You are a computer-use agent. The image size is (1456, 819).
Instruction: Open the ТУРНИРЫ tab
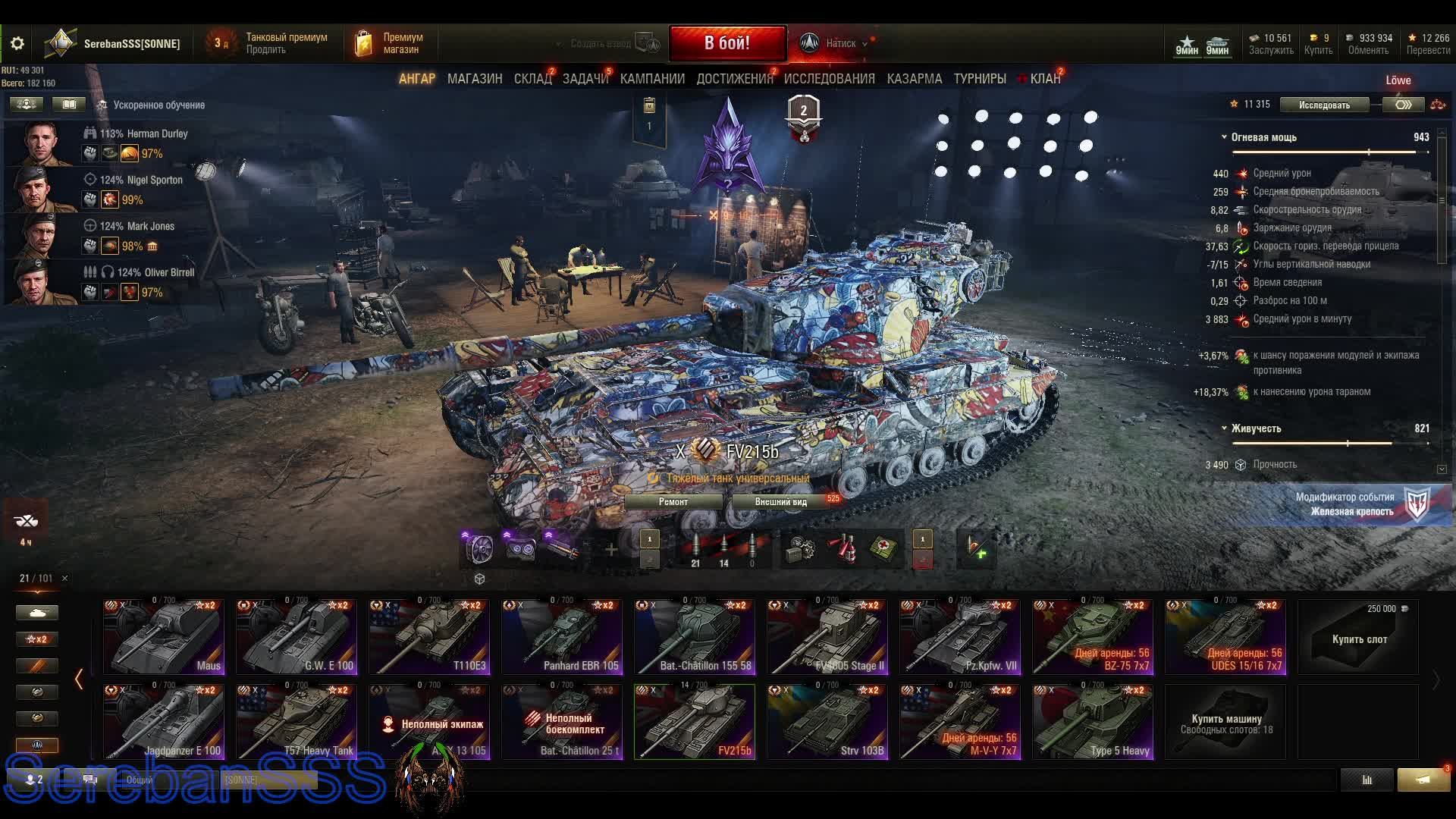[980, 79]
